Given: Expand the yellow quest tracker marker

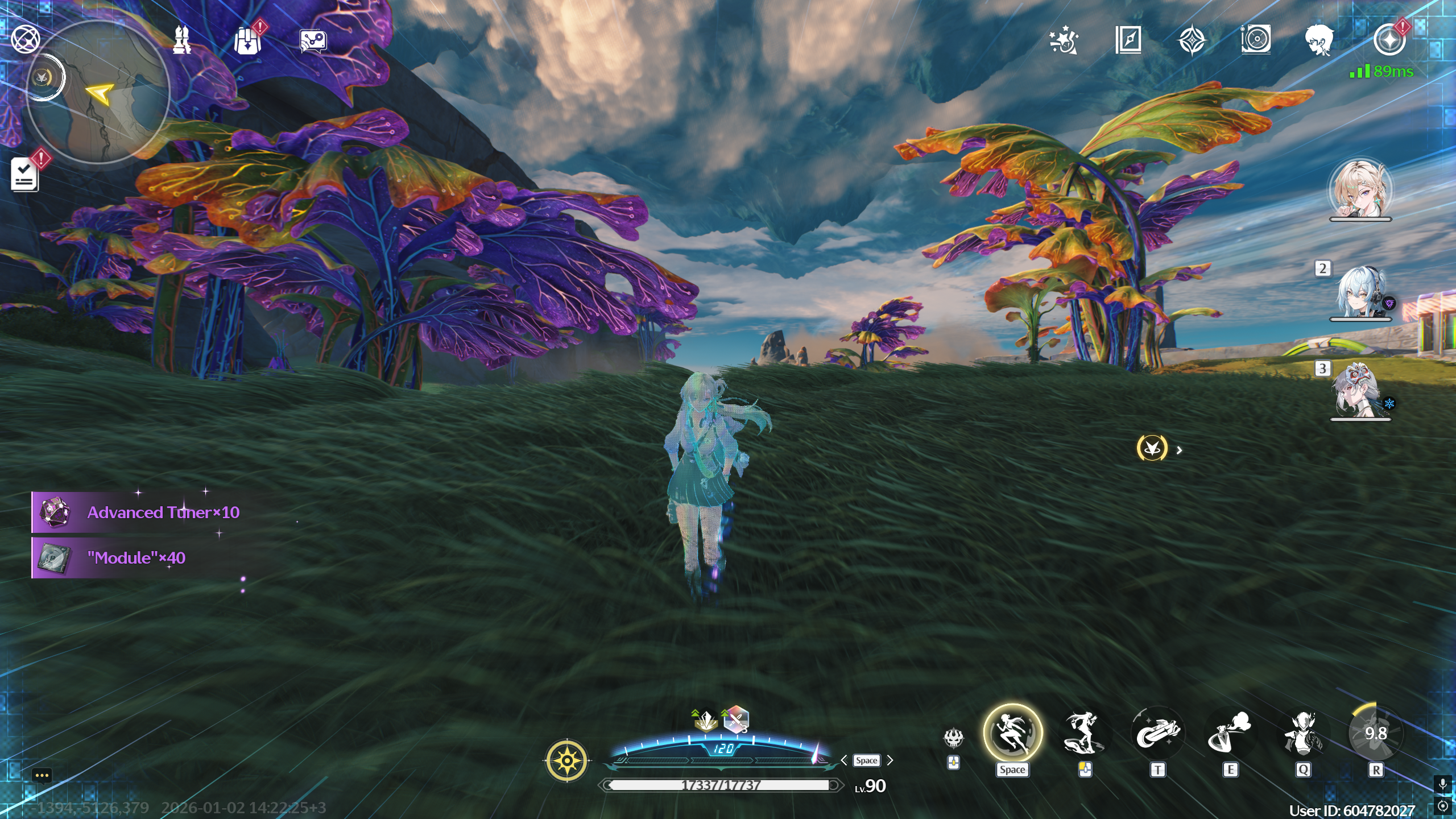Looking at the screenshot, I should (1152, 448).
